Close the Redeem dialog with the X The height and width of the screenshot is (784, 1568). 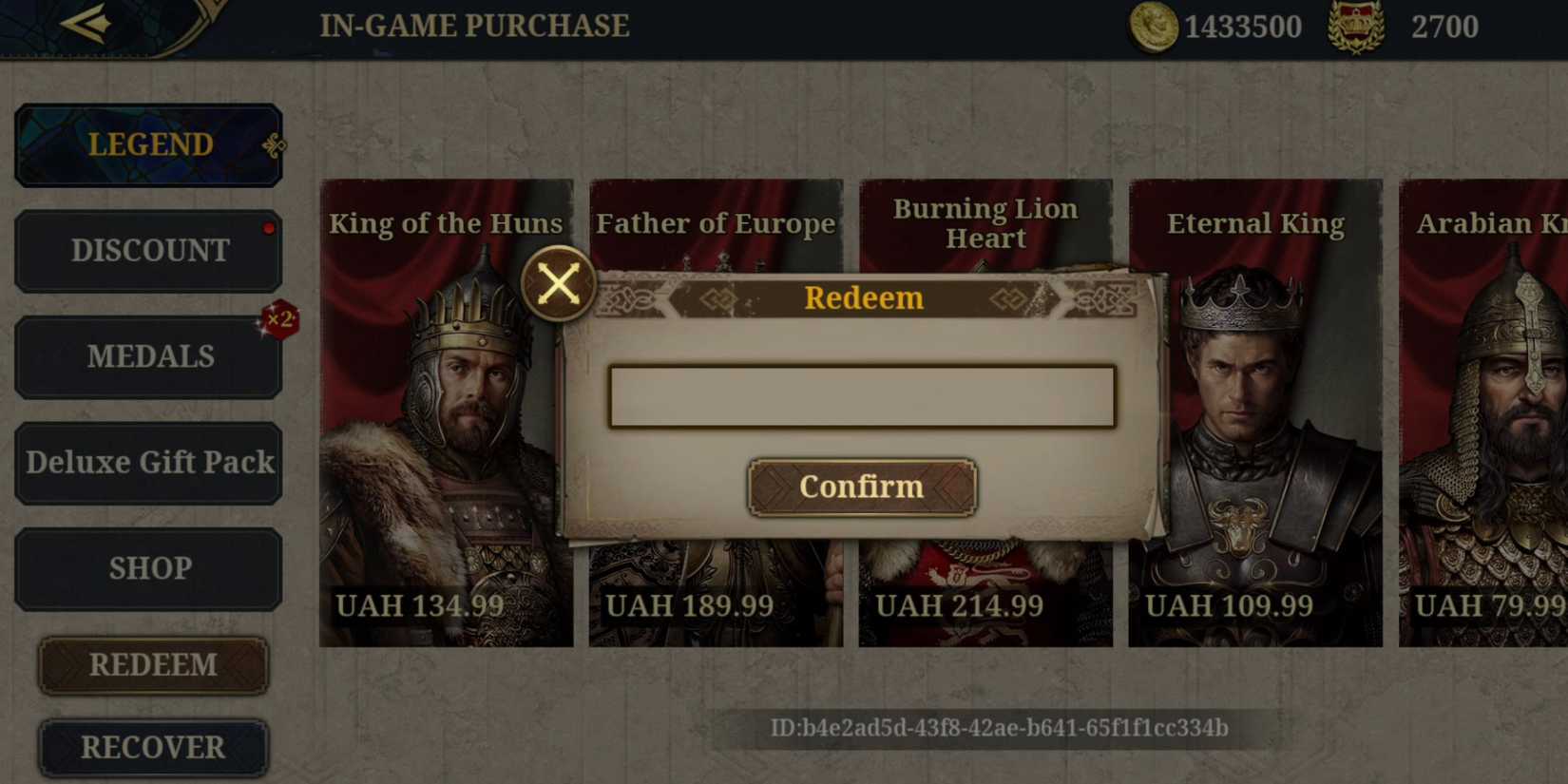coord(559,283)
